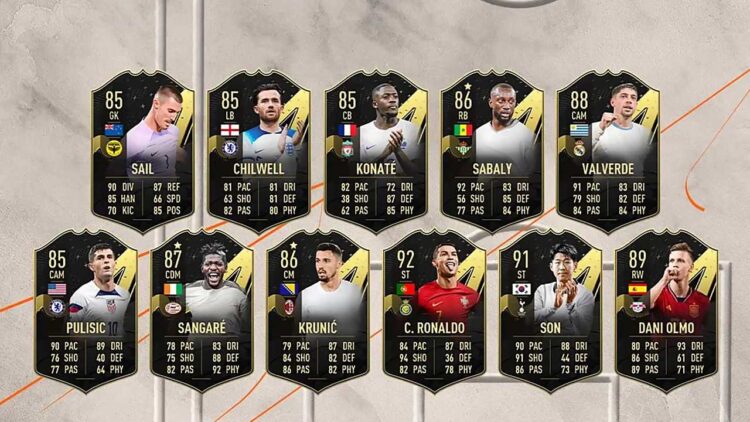Image resolution: width=750 pixels, height=422 pixels.
Task: Open the Dani Olmo right wing card
Action: [666, 311]
